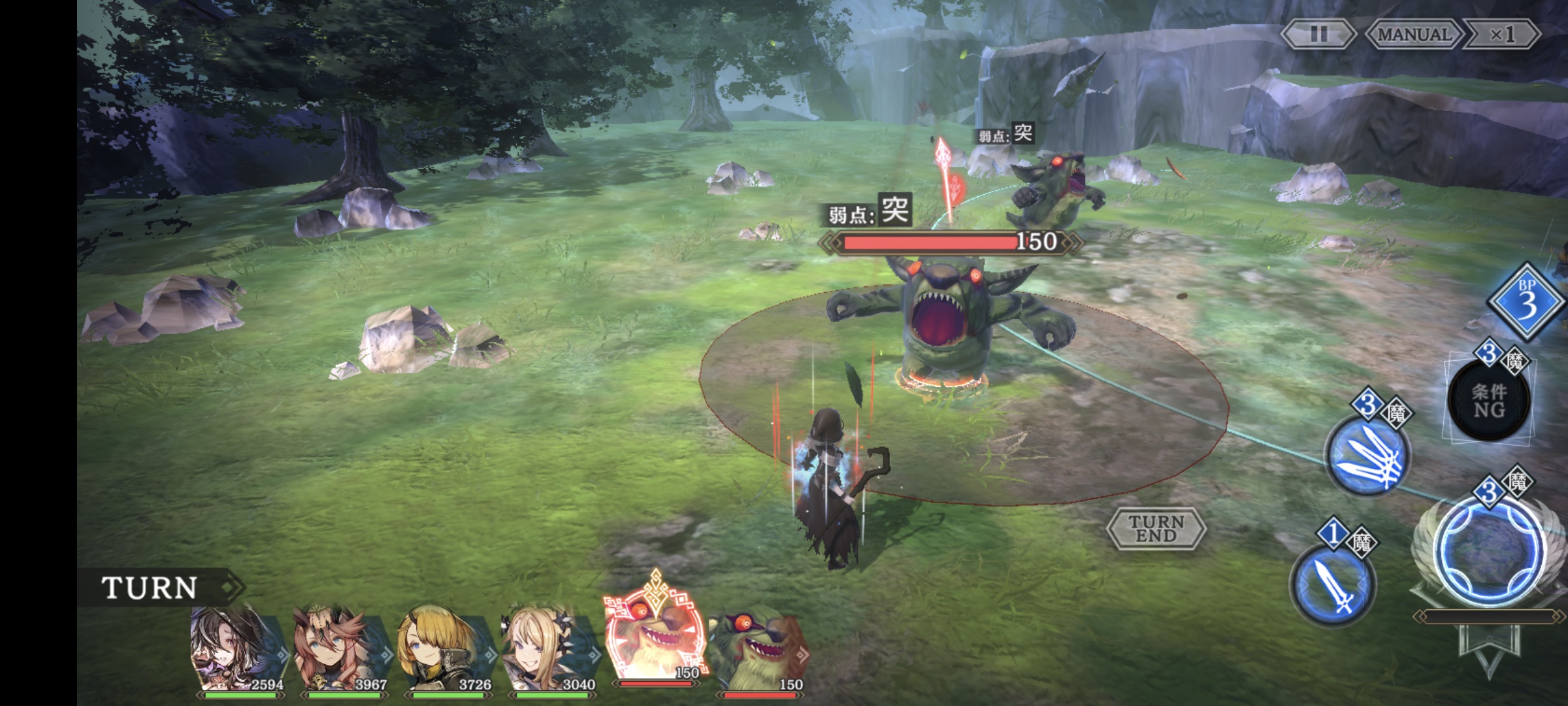This screenshot has height=706, width=1568.
Task: Use the single sword attack skill
Action: [x=1333, y=585]
